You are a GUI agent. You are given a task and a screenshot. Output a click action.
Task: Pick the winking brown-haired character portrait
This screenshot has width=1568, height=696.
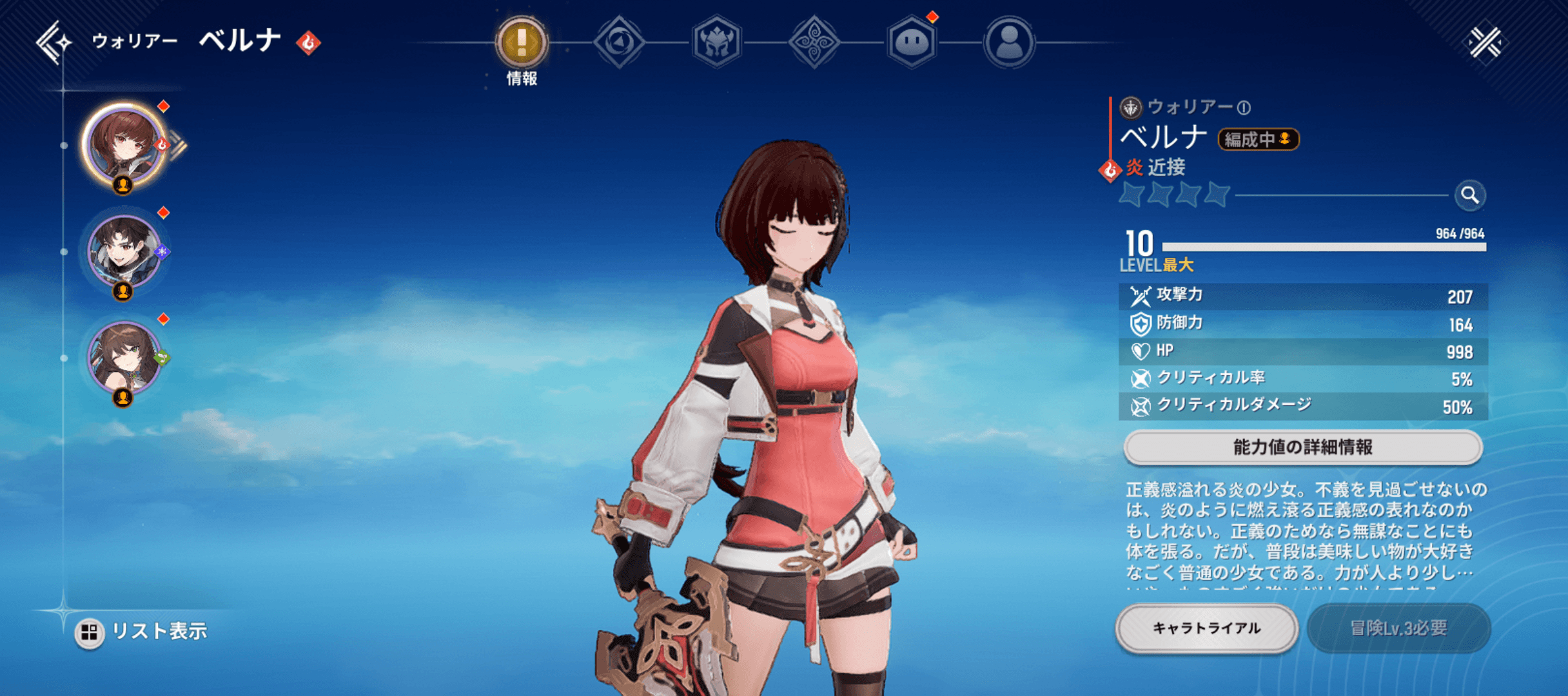[x=123, y=358]
